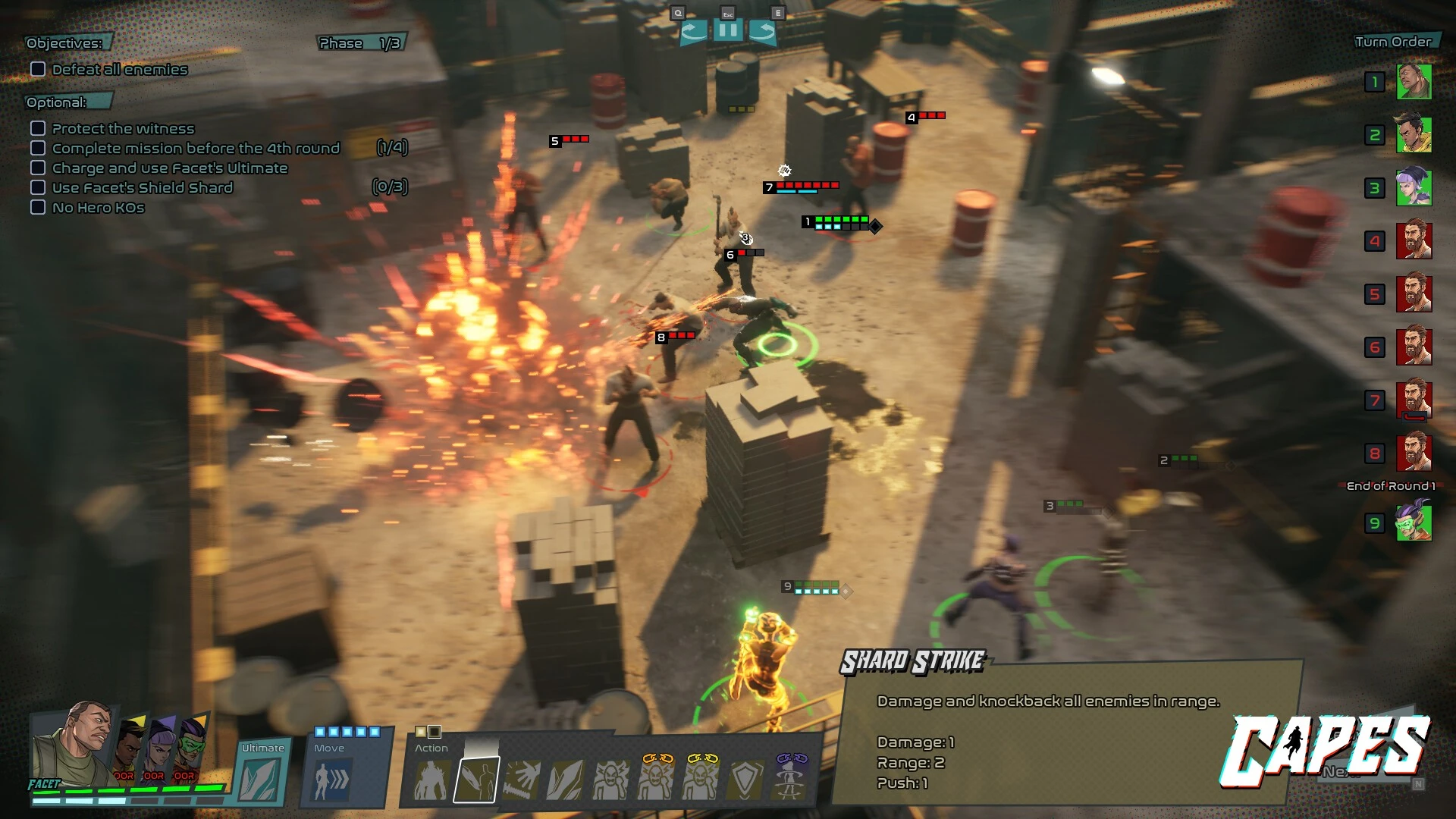Select turn order portrait number 2
Image resolution: width=1456 pixels, height=819 pixels.
pos(1414,135)
